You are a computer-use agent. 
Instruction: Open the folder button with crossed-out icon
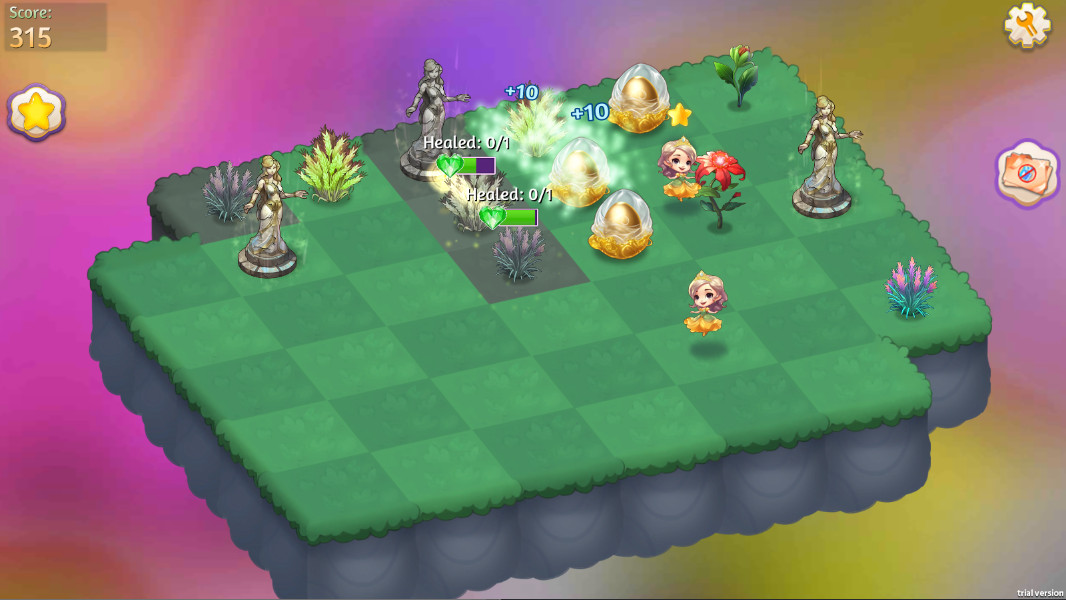1028,174
